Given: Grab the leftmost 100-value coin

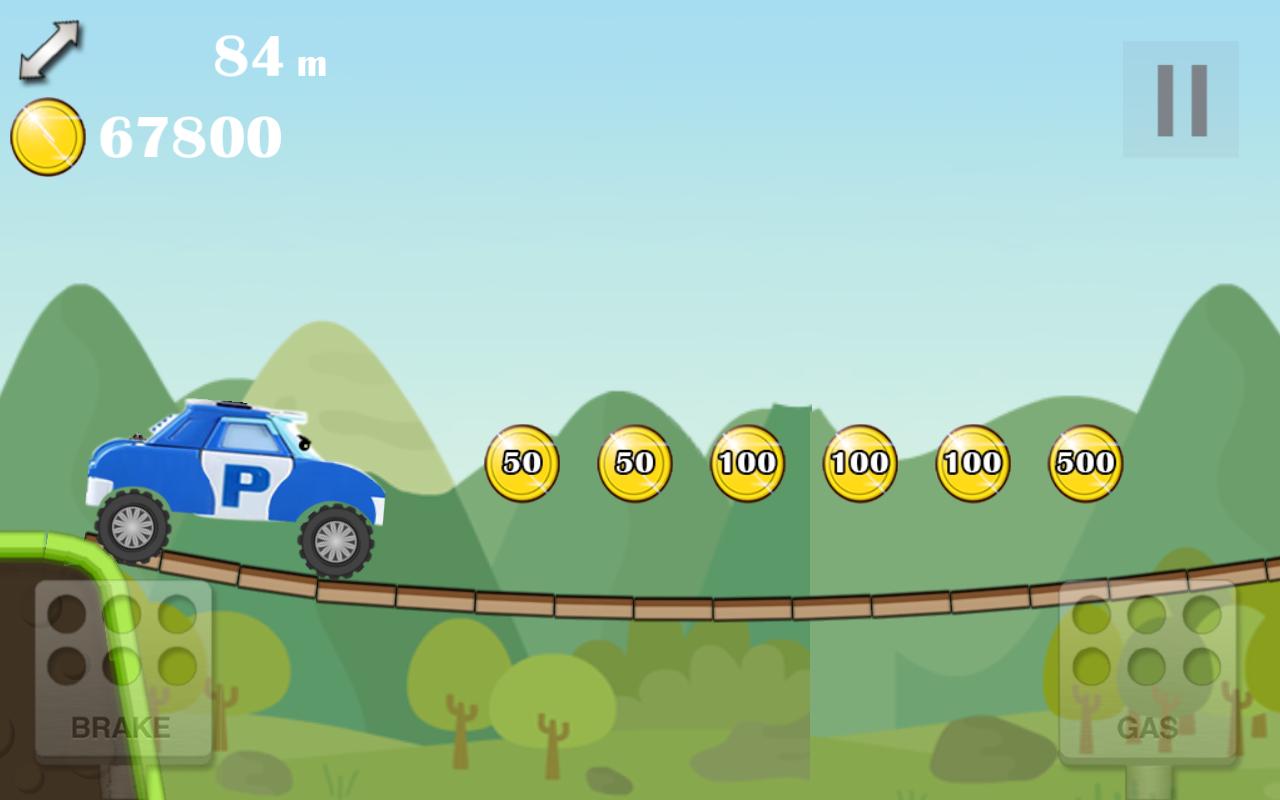Looking at the screenshot, I should click(748, 462).
